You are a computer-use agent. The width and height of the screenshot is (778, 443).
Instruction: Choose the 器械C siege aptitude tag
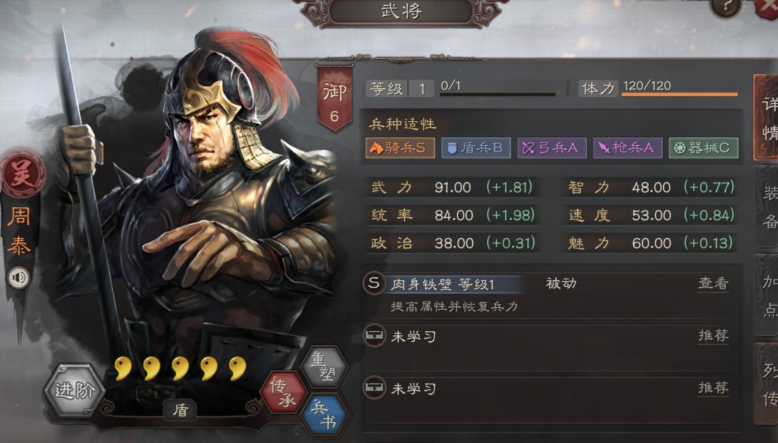(704, 148)
